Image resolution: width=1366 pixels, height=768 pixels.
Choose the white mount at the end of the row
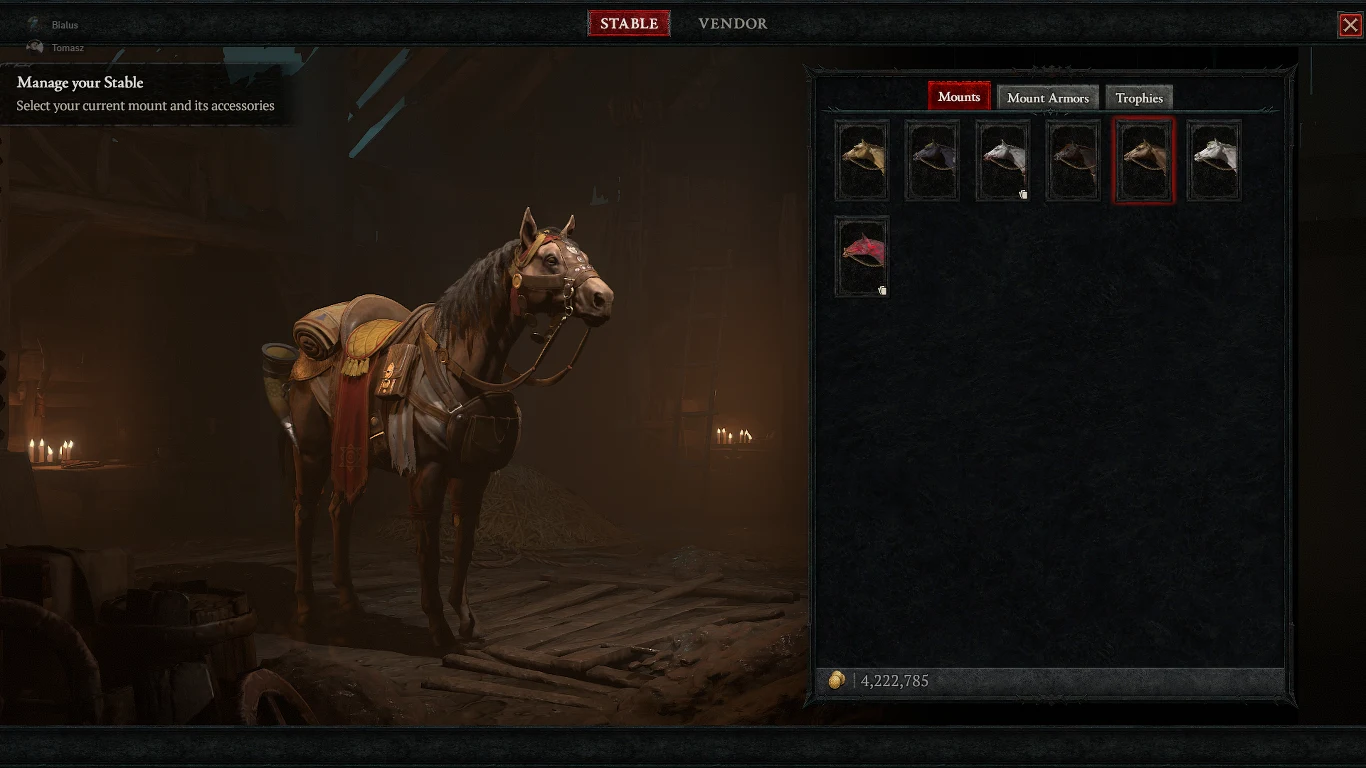click(1213, 160)
